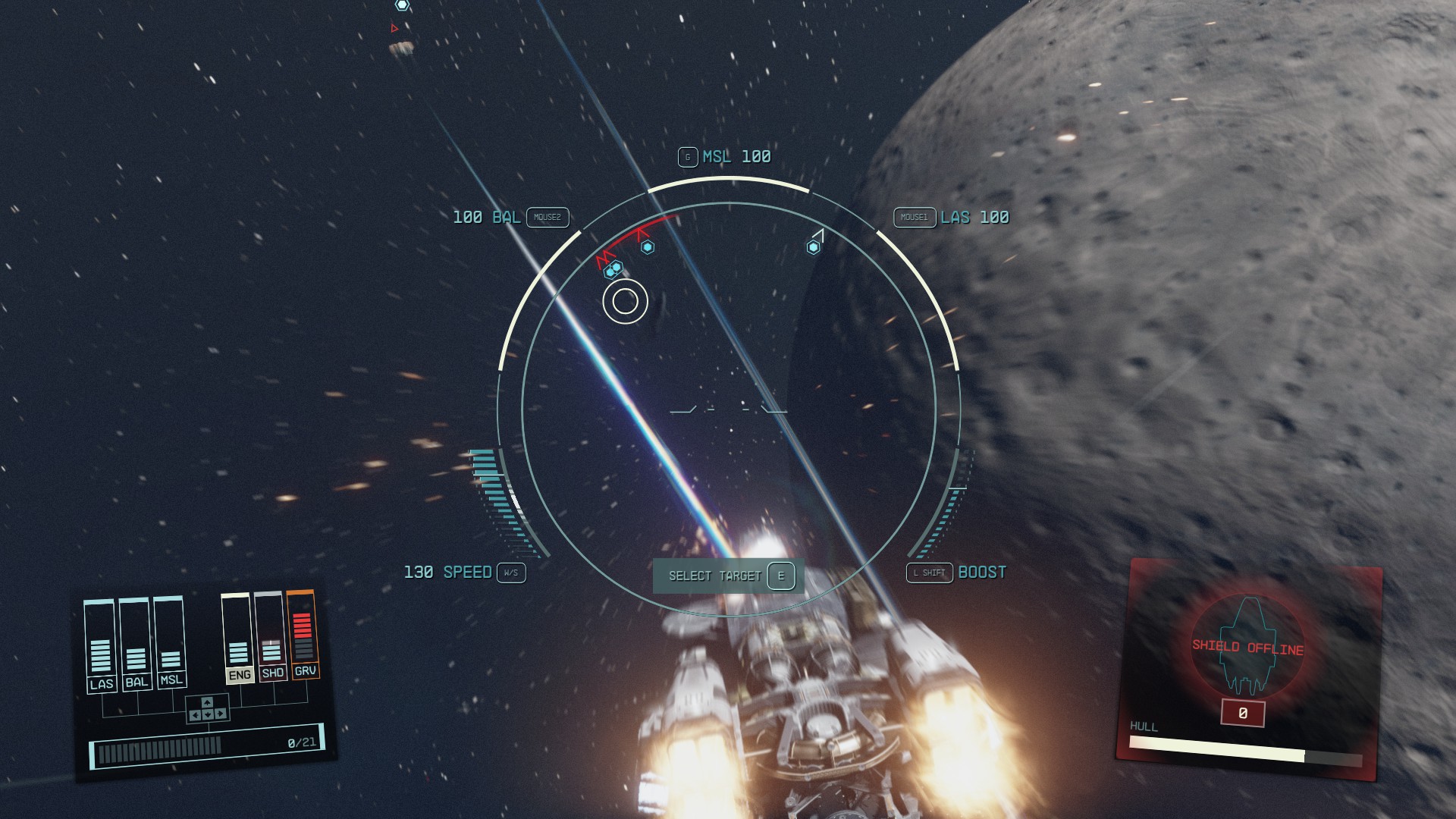
Task: Click the ship shield status icon
Action: [x=1247, y=647]
